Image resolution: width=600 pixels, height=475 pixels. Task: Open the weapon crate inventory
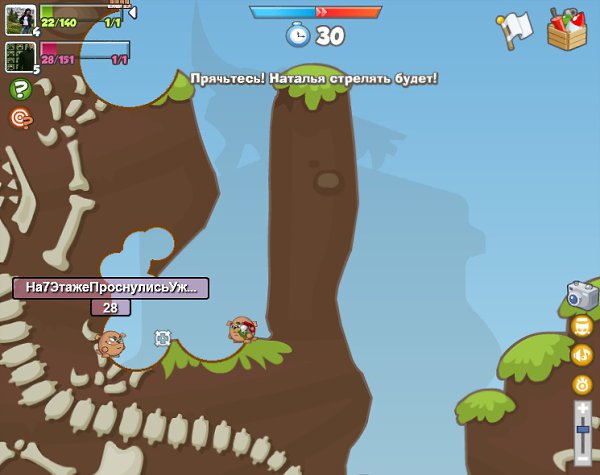click(x=567, y=29)
